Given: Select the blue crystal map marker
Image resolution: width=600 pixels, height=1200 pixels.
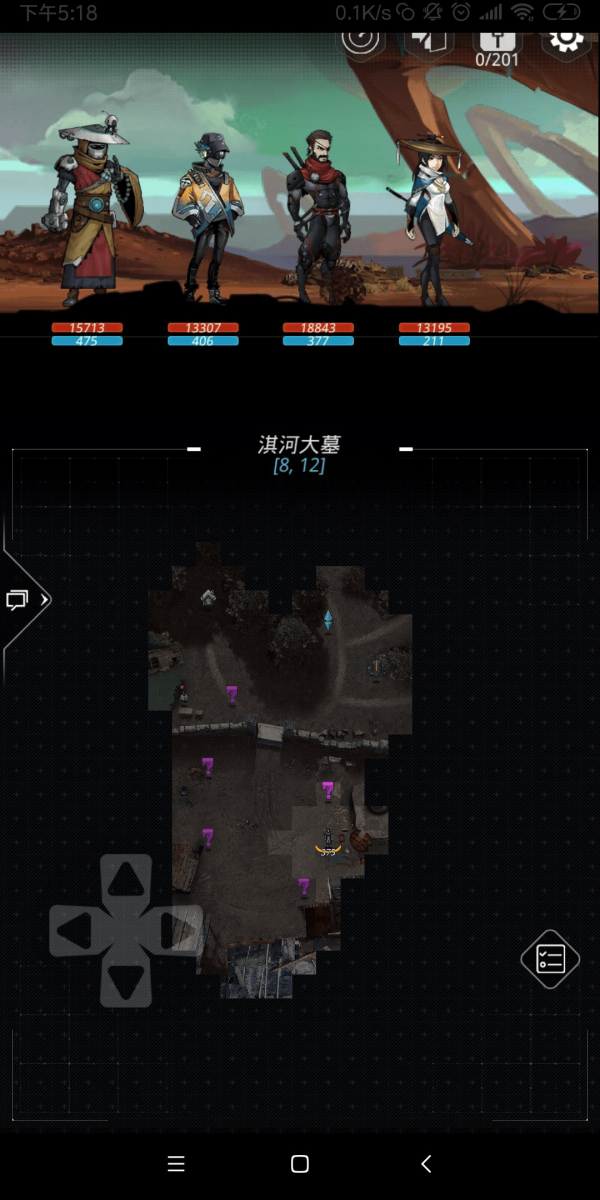Looking at the screenshot, I should (327, 621).
